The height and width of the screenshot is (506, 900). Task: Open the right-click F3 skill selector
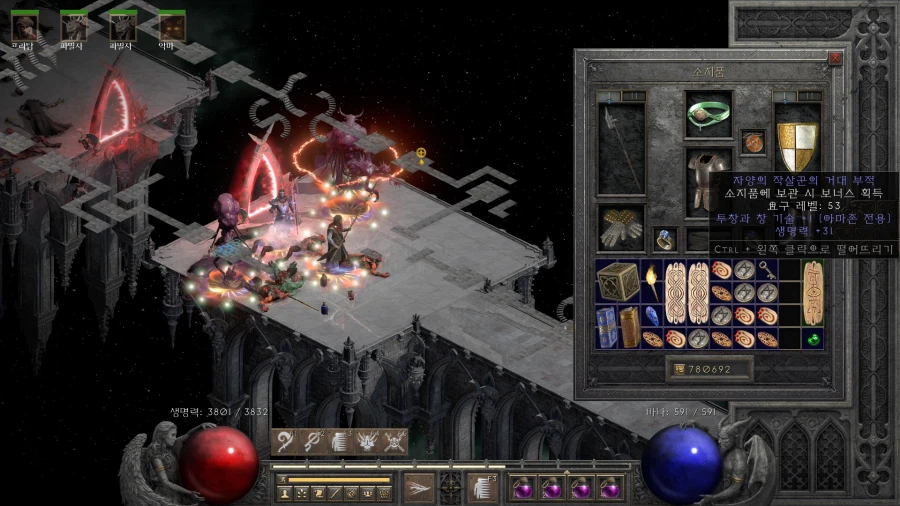coord(482,487)
